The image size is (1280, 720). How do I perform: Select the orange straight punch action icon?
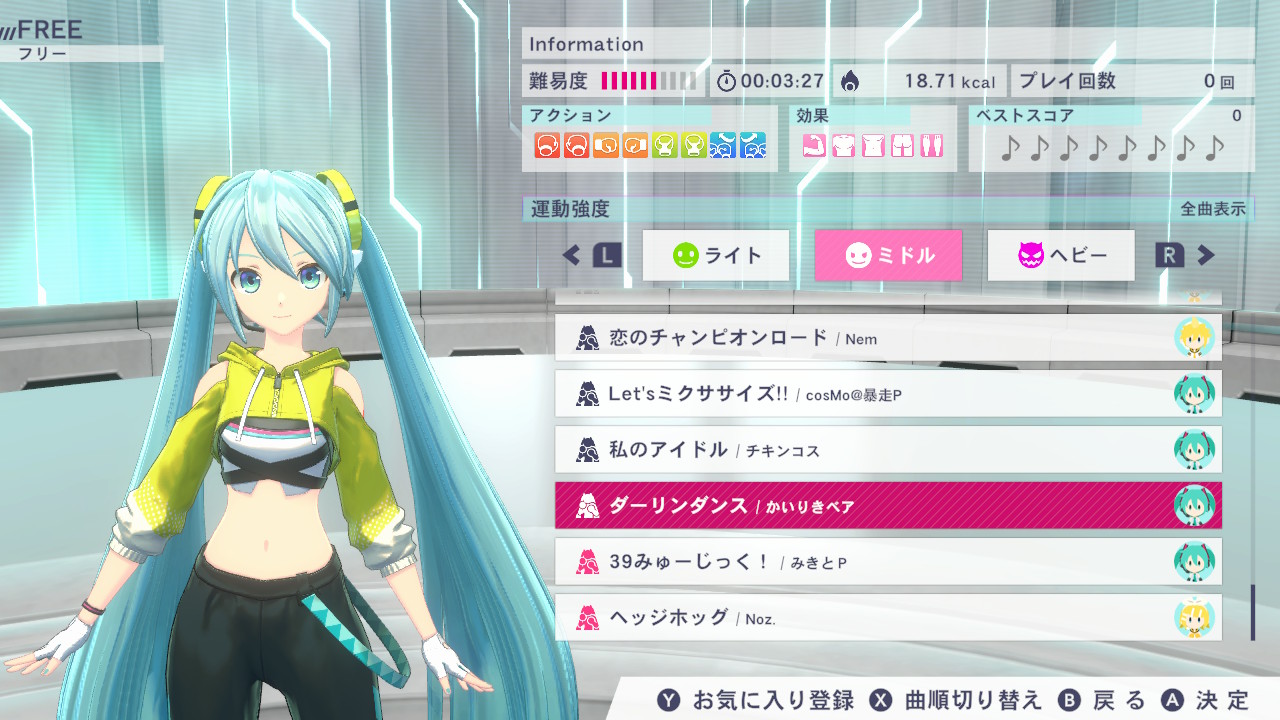click(608, 146)
